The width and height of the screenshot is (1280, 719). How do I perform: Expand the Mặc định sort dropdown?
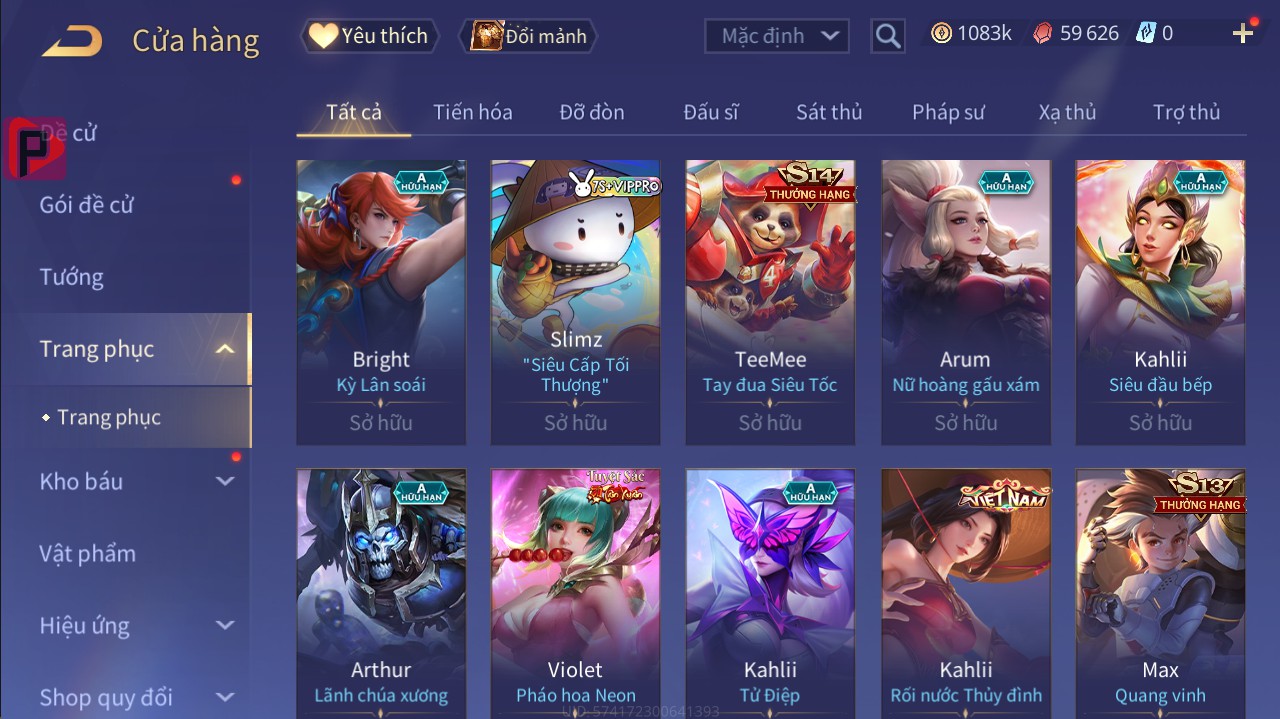(x=777, y=36)
